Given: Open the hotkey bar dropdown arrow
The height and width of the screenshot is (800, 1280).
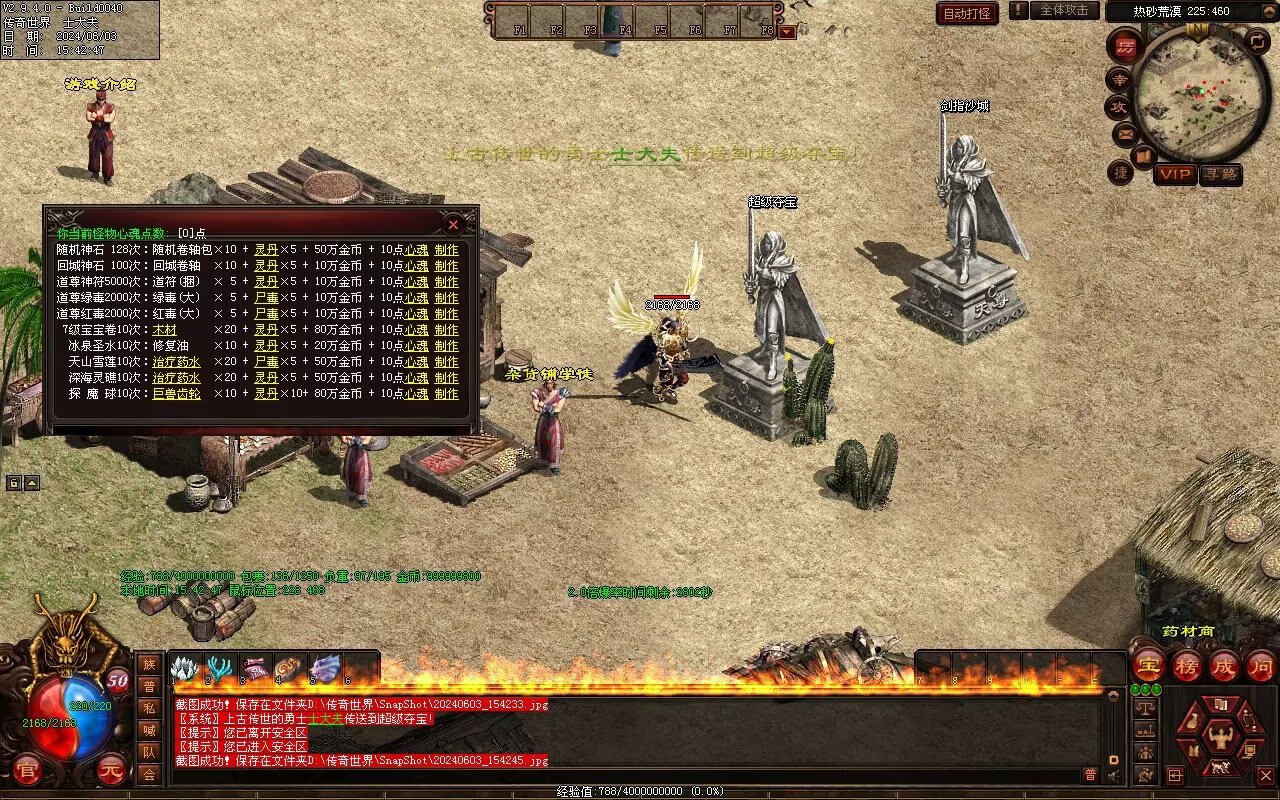Looking at the screenshot, I should tap(787, 31).
